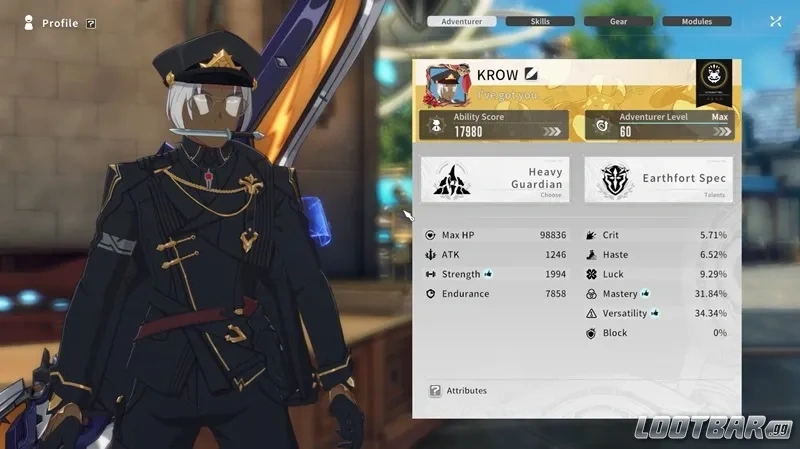Click the Profile help question mark
The image size is (800, 449).
91,23
